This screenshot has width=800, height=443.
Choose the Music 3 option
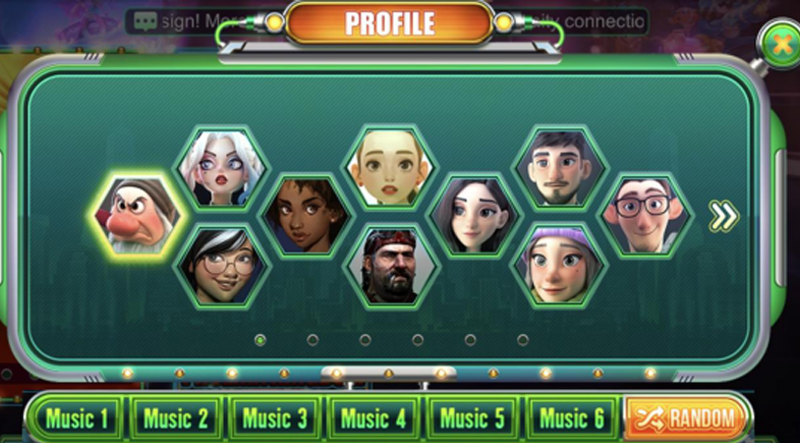(274, 418)
